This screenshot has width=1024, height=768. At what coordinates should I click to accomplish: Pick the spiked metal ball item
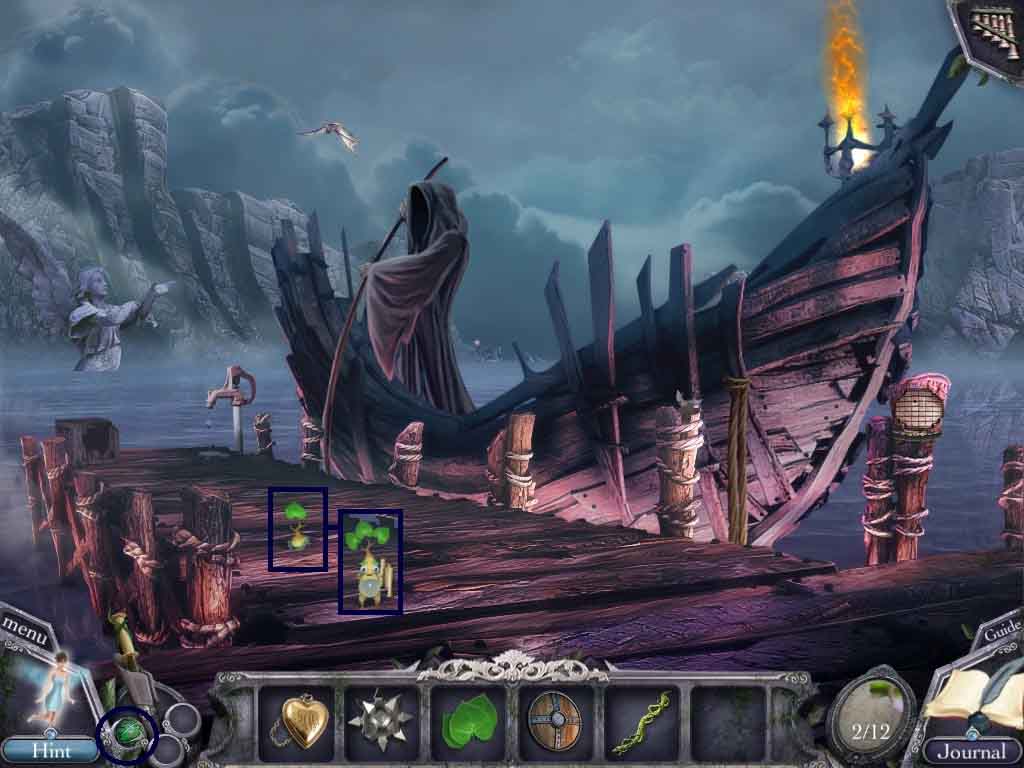click(x=382, y=720)
